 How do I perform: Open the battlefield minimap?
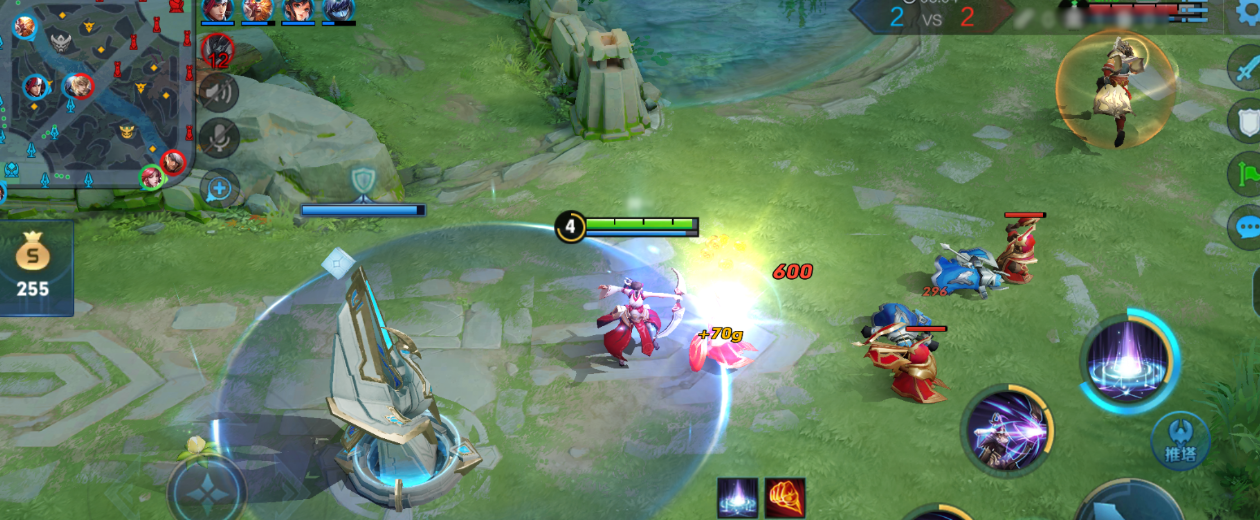[x=95, y=95]
